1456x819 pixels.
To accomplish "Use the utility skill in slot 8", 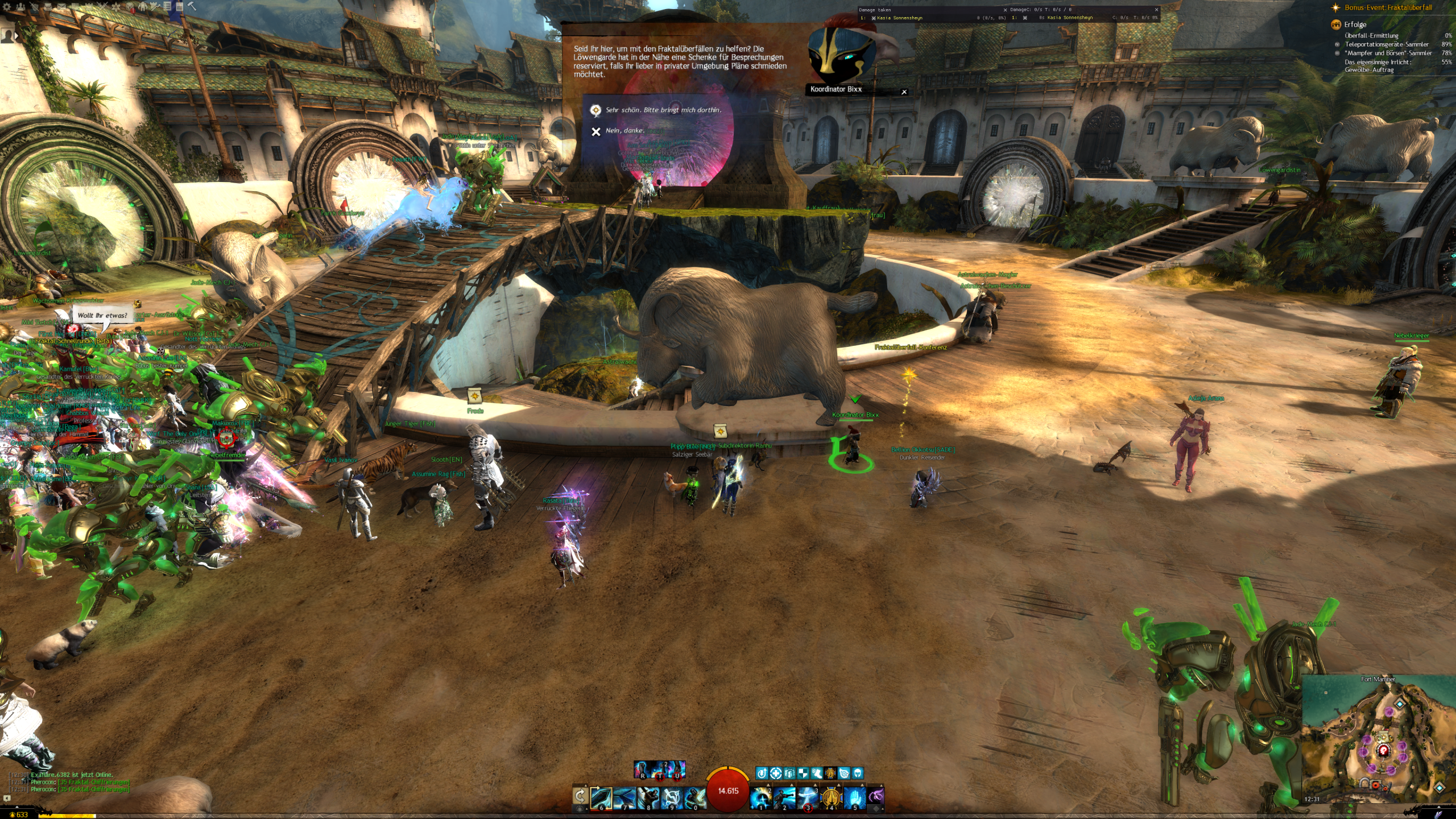I will [x=648, y=798].
